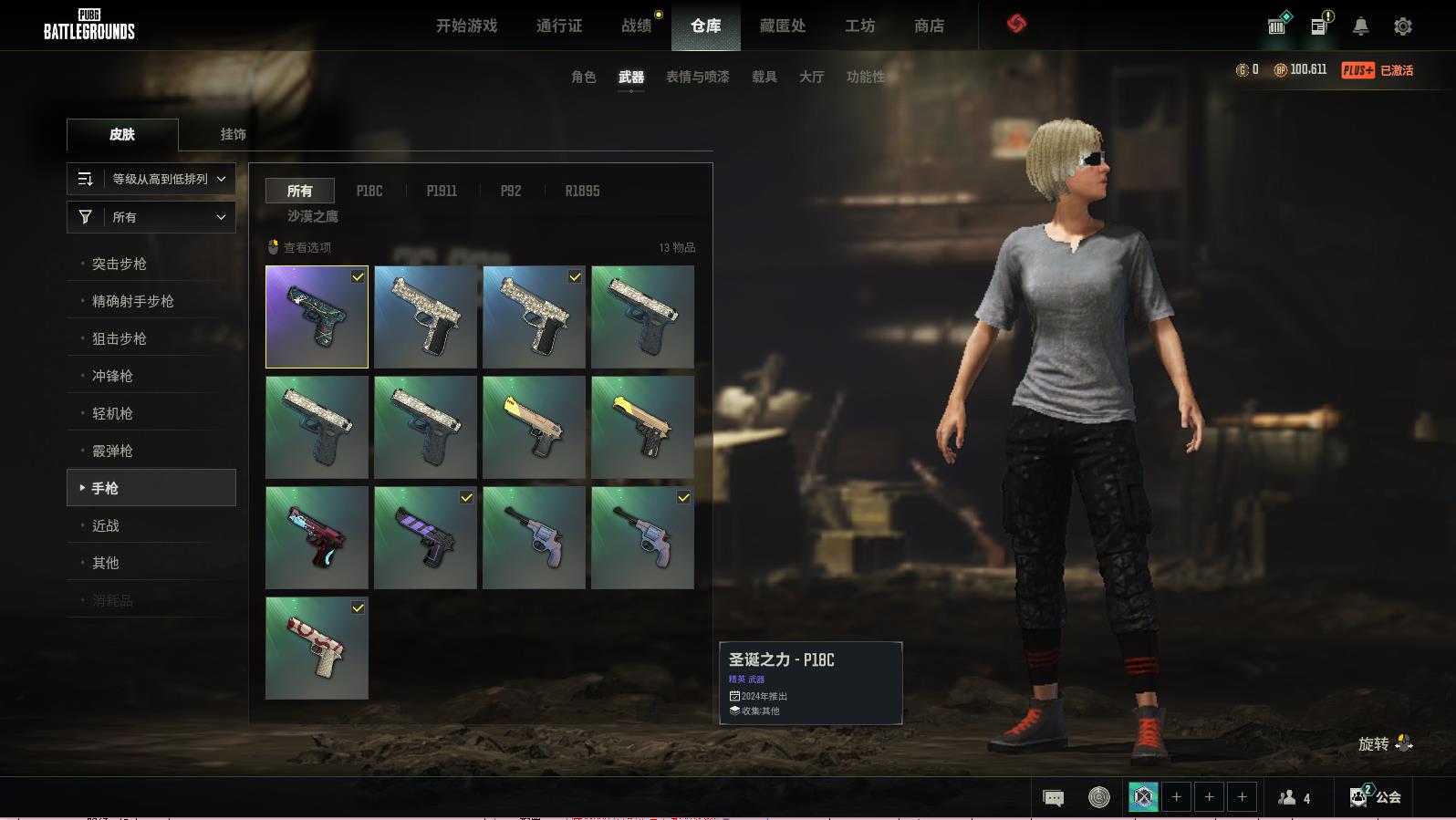Select 狙击步枪 in the weapon list
Viewport: 1456px width, 820px height.
coord(120,338)
